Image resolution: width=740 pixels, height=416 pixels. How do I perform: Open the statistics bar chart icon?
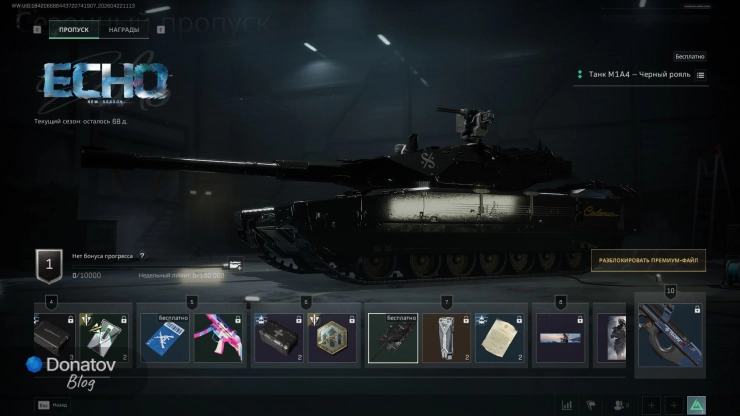[568, 405]
